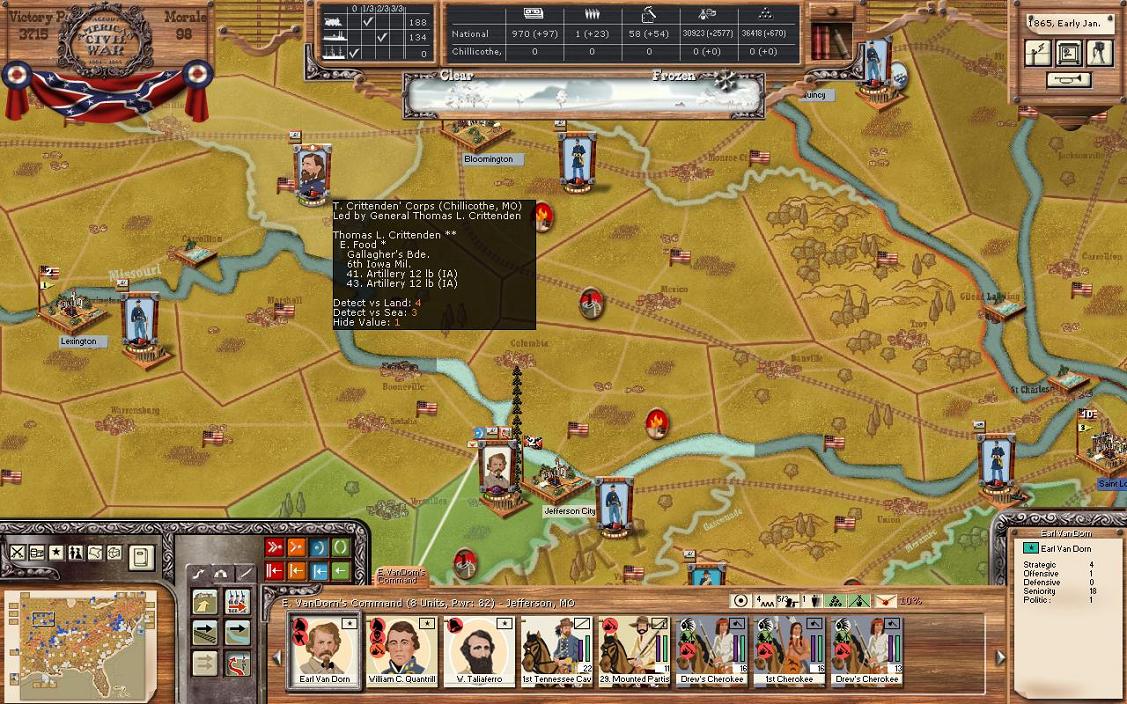Toggle the crossed swords map filter
The image size is (1127, 704).
(x=17, y=552)
